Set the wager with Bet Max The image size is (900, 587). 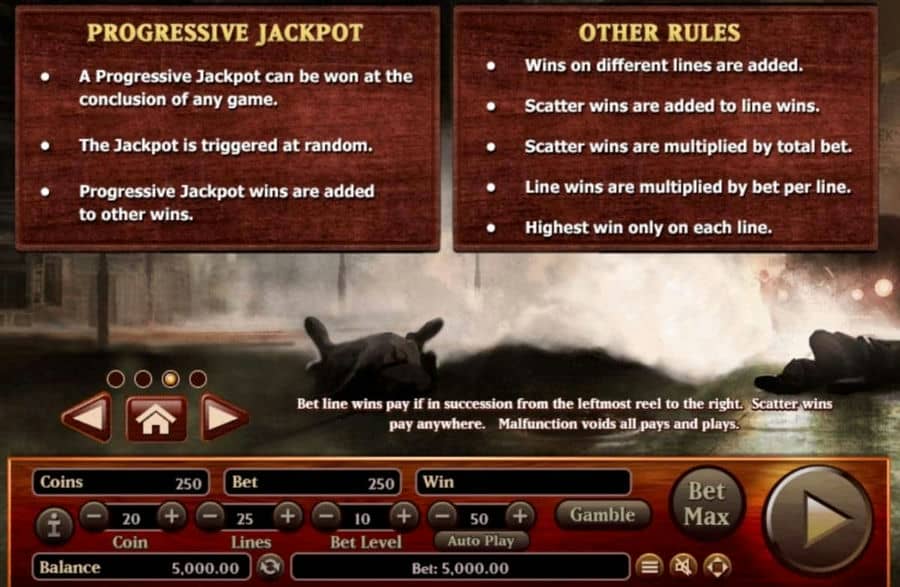click(x=706, y=504)
